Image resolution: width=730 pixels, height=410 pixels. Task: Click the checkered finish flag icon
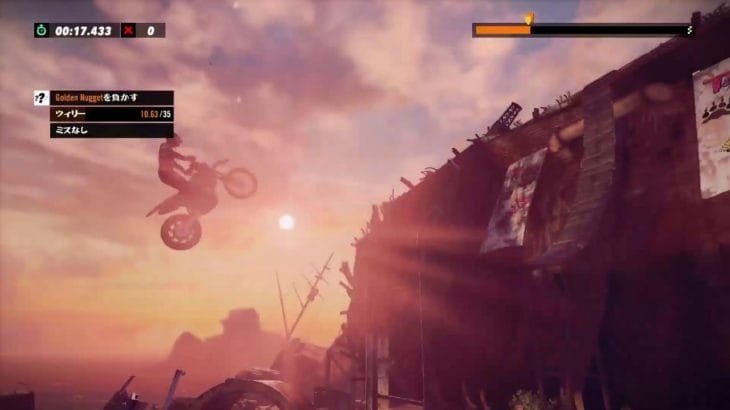click(690, 30)
